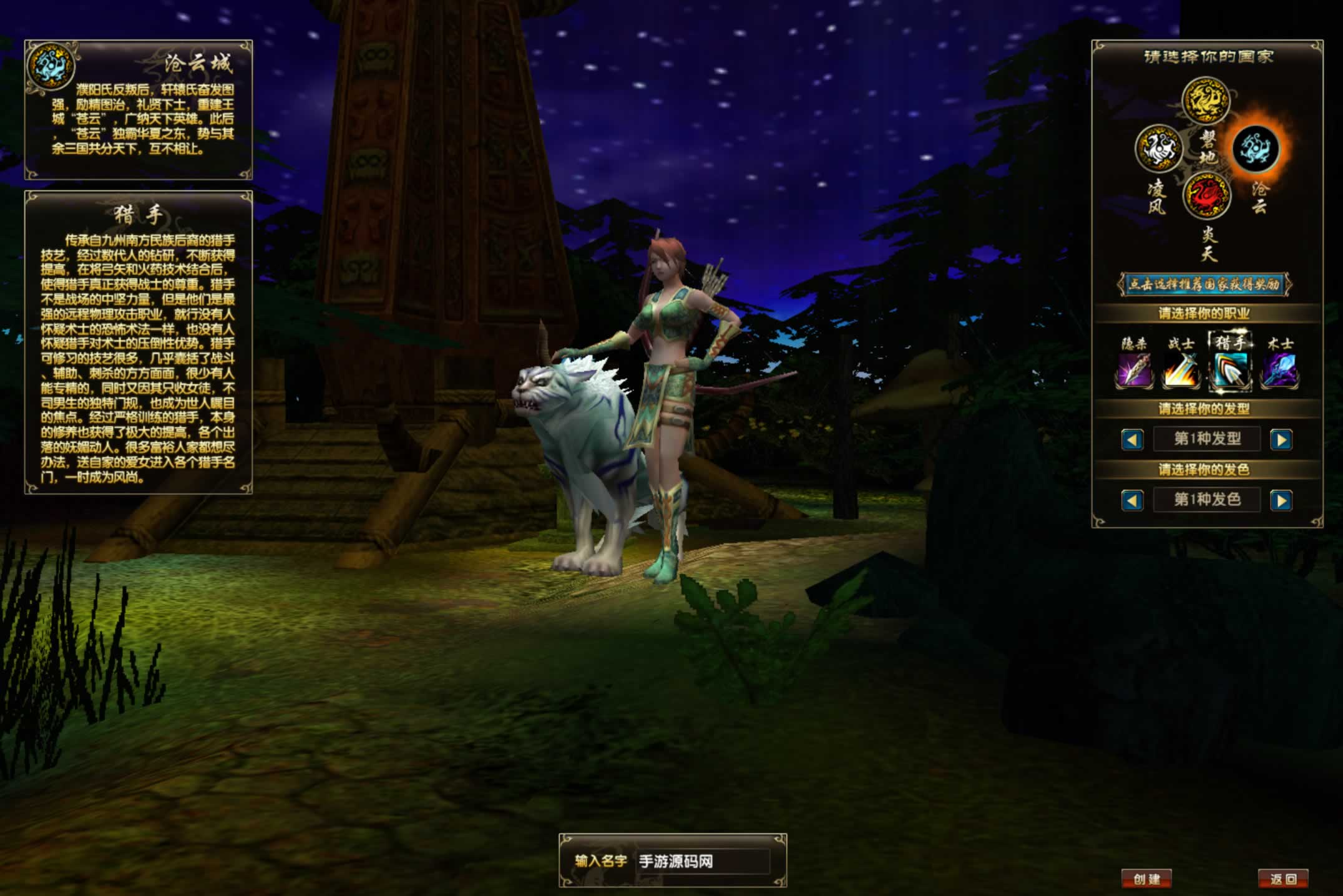The width and height of the screenshot is (1343, 896).
Task: Pick the red 炎天 nation emblem
Action: pos(1206,196)
